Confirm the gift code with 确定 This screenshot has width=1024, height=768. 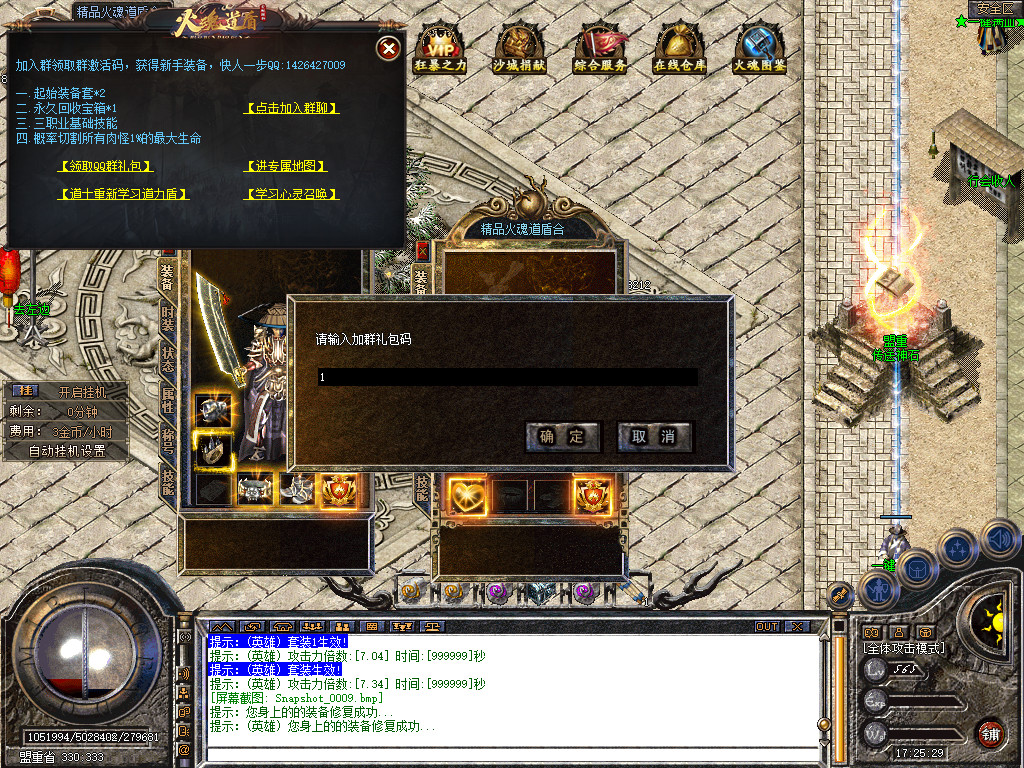(x=562, y=437)
